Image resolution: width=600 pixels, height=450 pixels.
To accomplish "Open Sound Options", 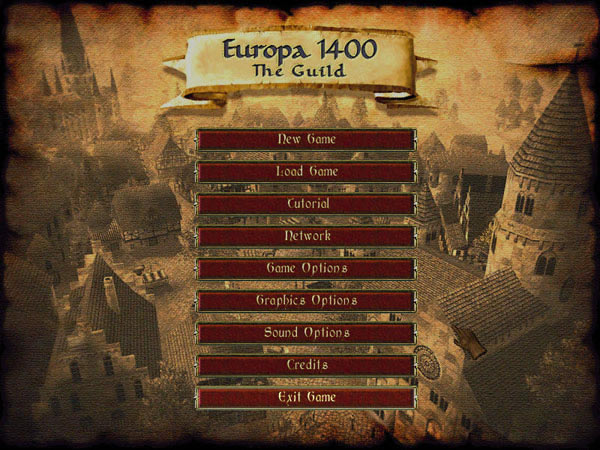I will [x=306, y=333].
